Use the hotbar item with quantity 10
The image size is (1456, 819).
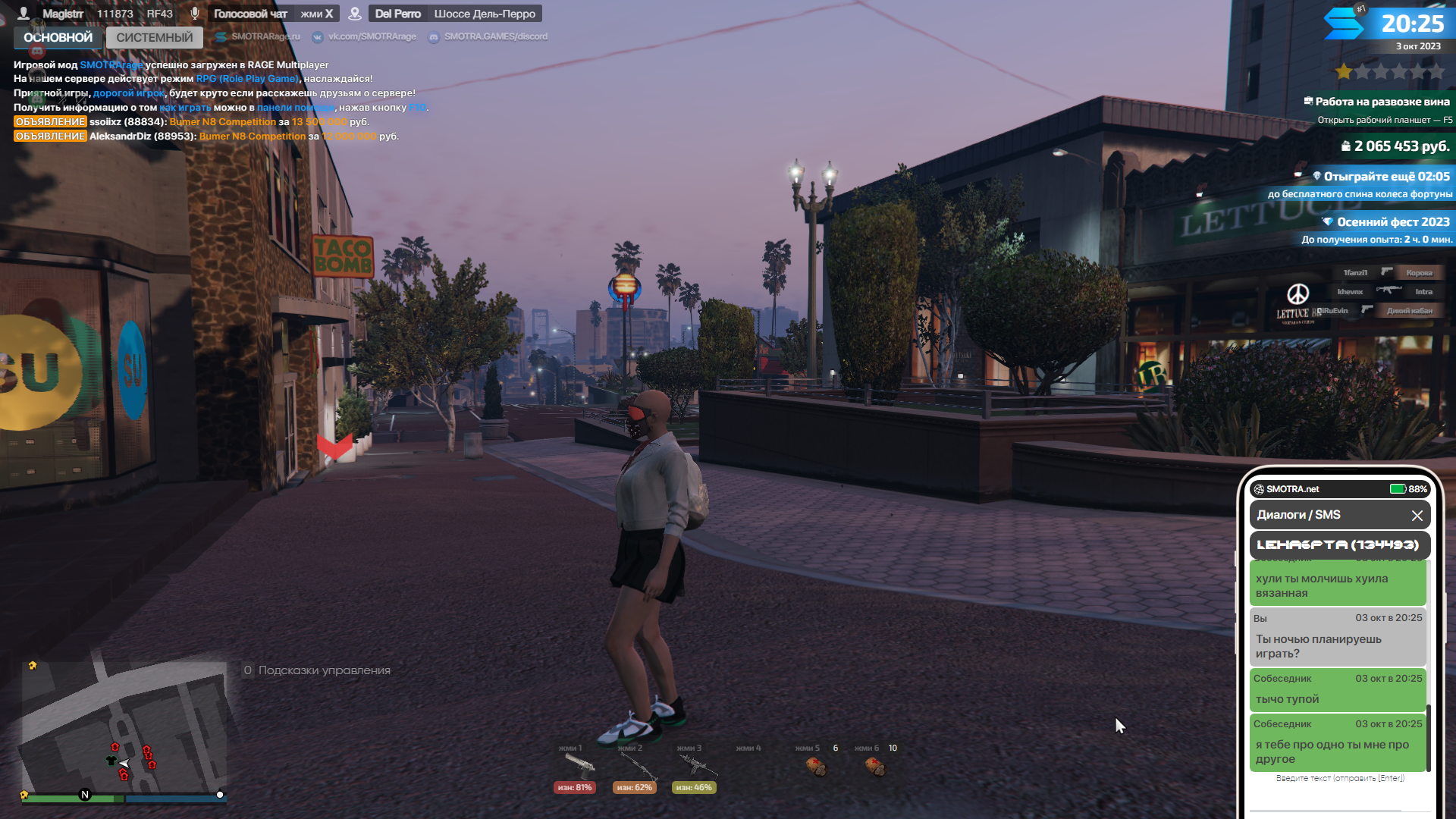click(875, 767)
